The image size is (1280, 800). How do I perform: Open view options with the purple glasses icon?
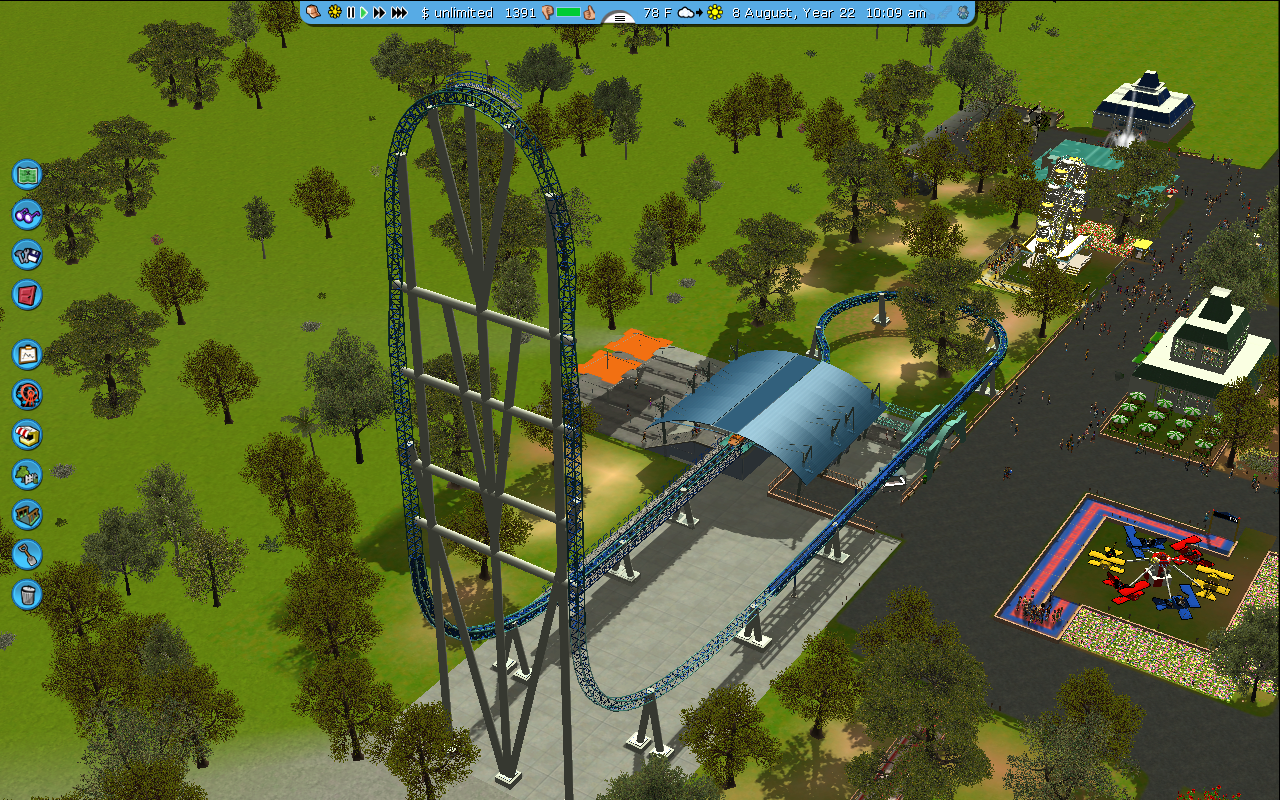[27, 214]
